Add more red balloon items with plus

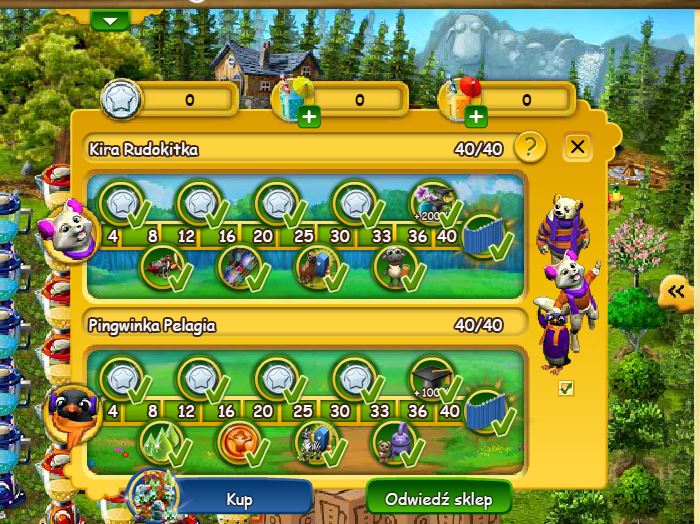tap(476, 118)
